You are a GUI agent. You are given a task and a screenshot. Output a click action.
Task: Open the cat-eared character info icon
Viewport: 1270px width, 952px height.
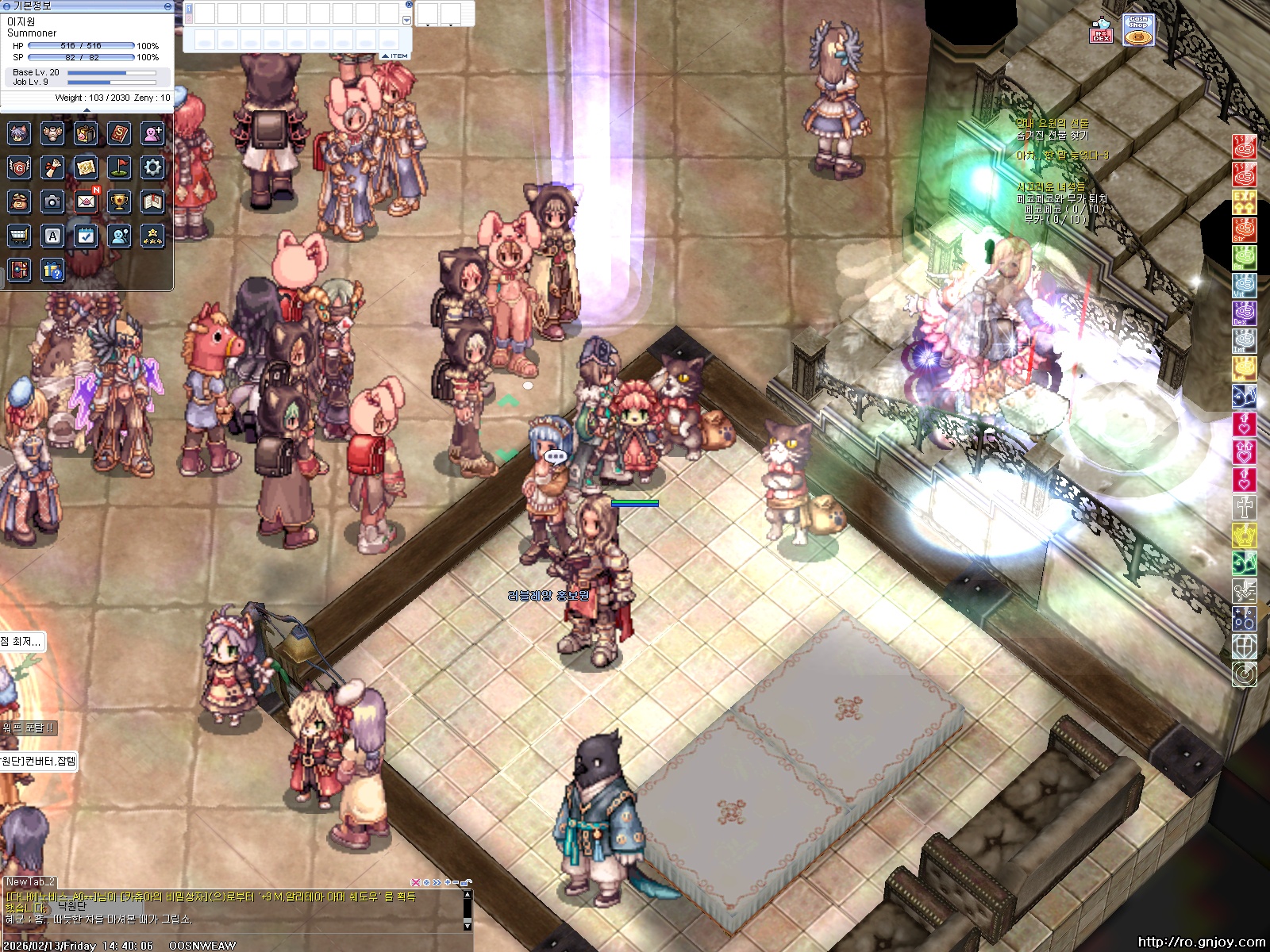pyautogui.click(x=19, y=133)
